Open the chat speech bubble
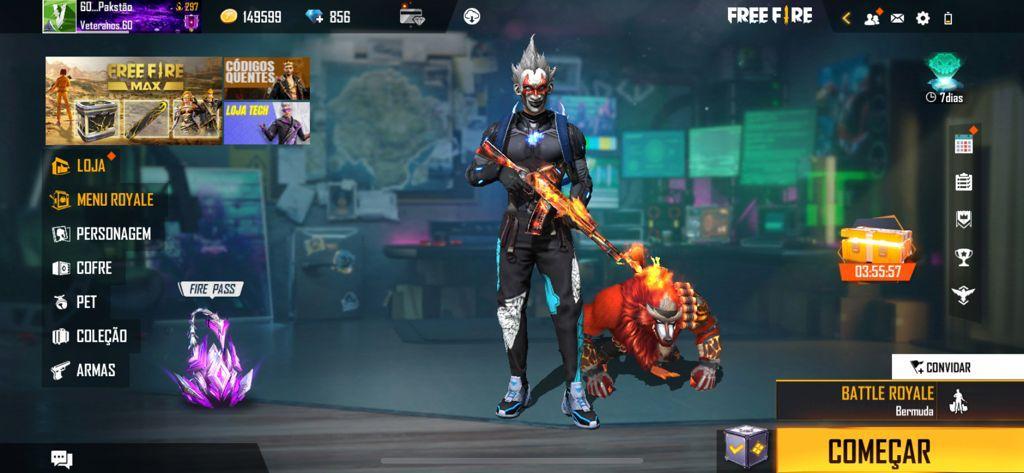Screen dimensions: 1024x473 coord(62,459)
